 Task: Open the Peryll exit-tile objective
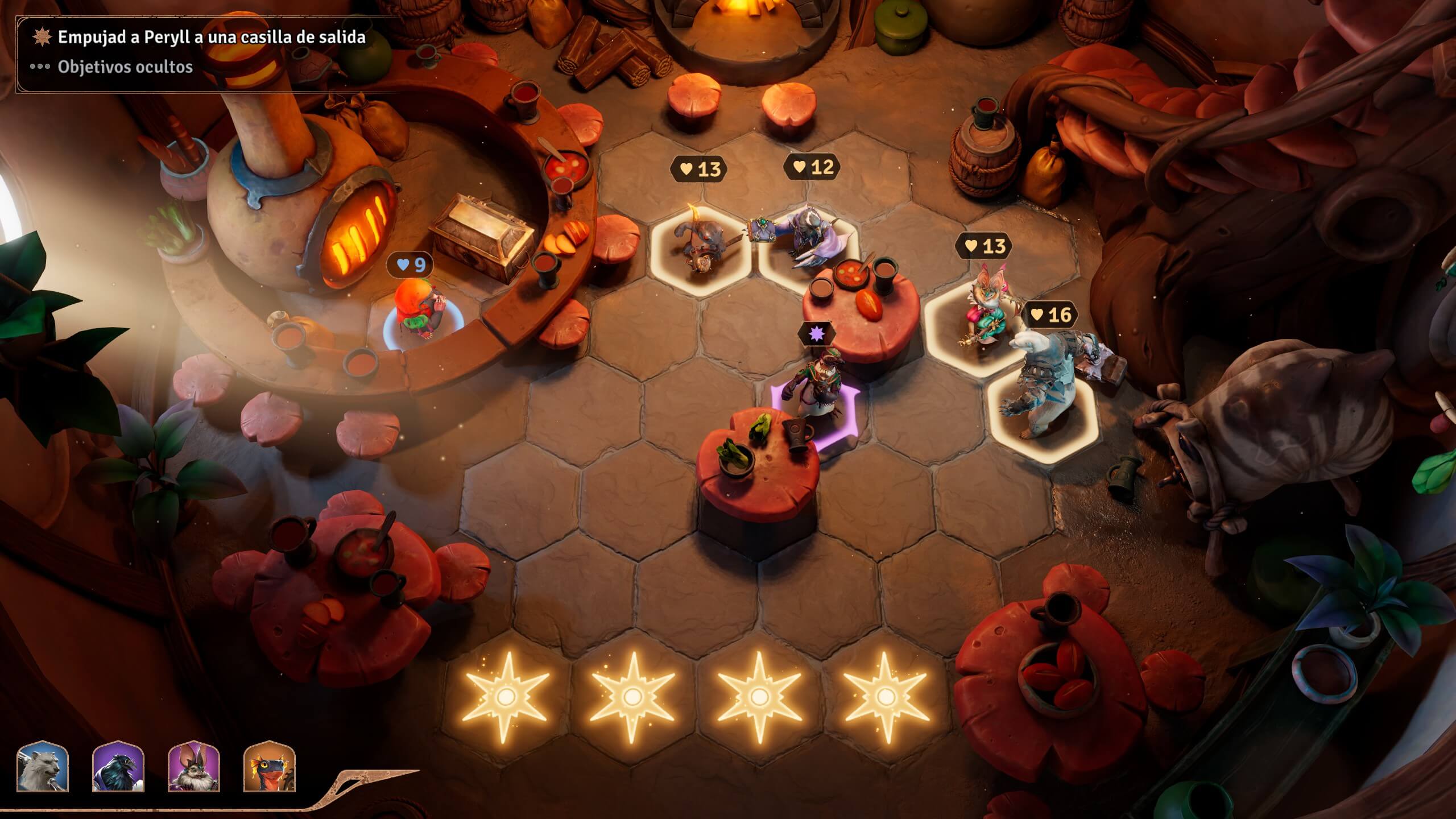click(211, 38)
